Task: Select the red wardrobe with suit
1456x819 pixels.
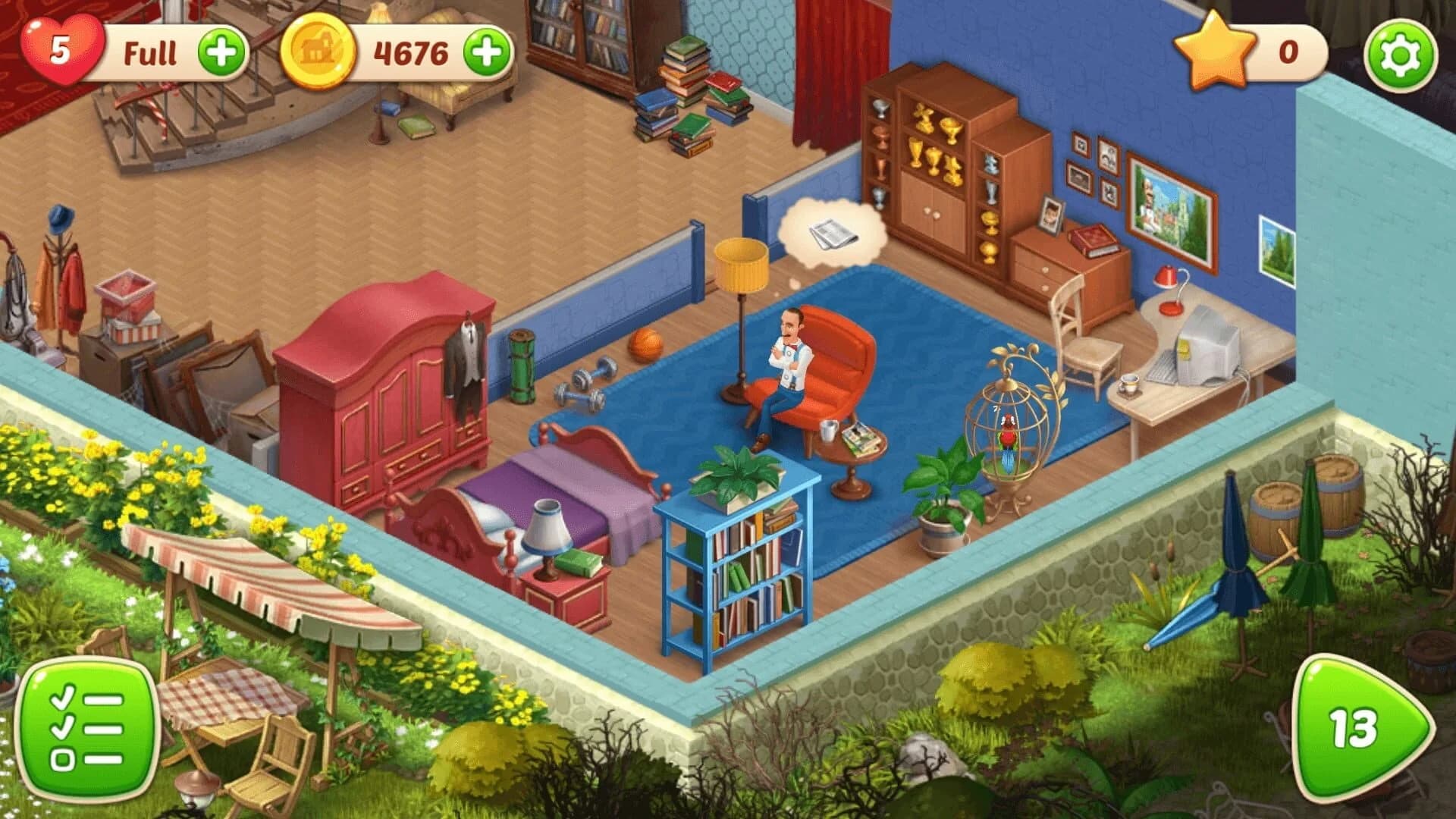Action: tap(394, 379)
